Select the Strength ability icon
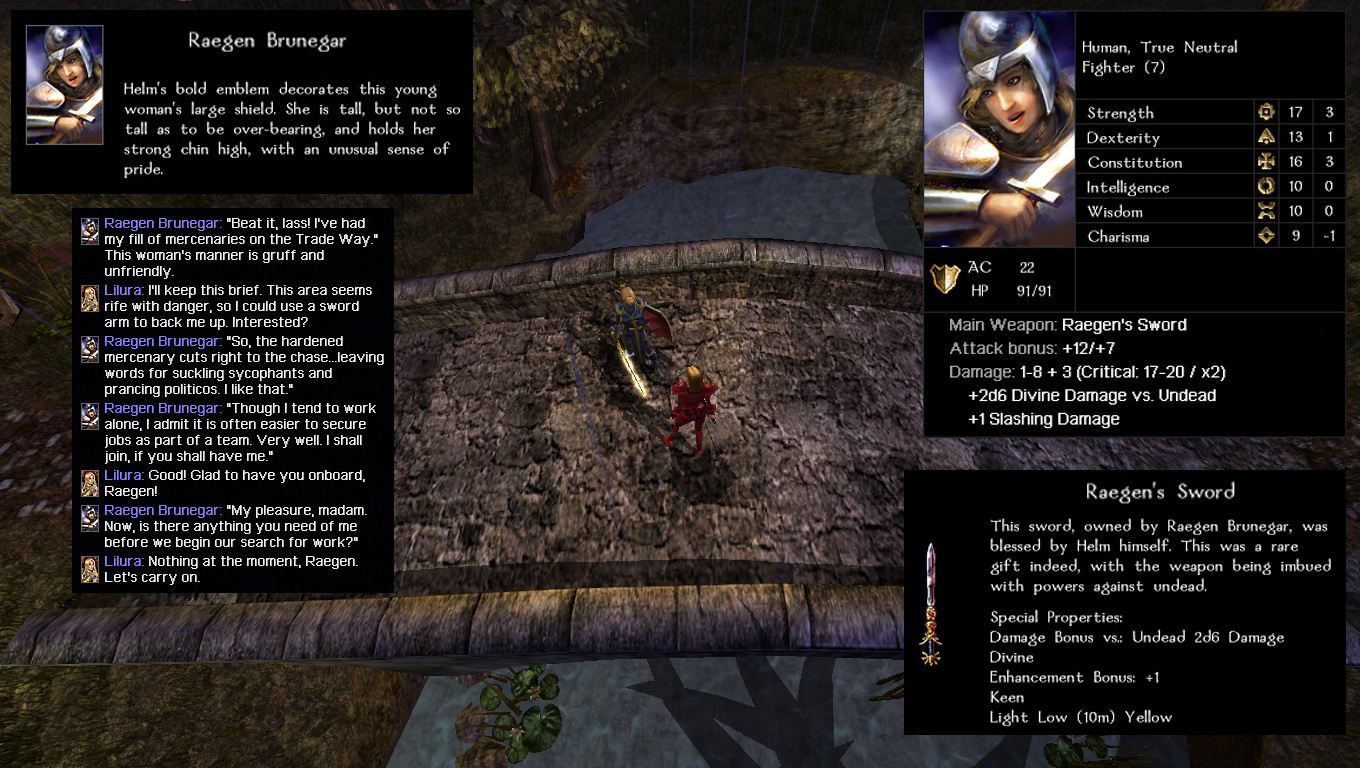1360x768 pixels. coord(1268,111)
